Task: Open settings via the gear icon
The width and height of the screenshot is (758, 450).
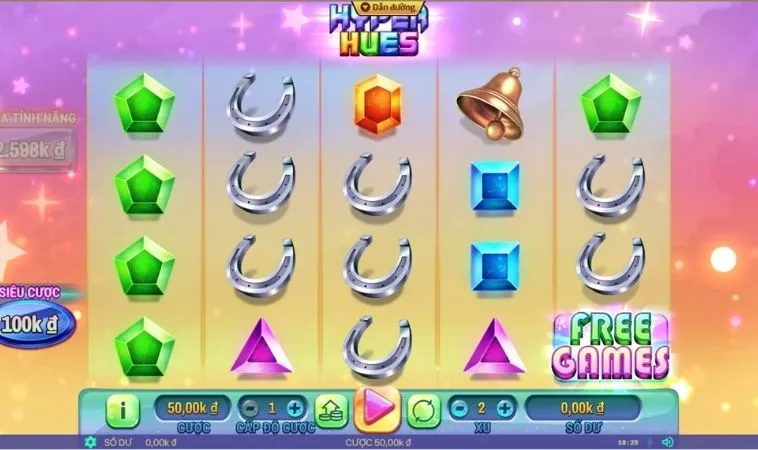Action: pyautogui.click(x=91, y=442)
